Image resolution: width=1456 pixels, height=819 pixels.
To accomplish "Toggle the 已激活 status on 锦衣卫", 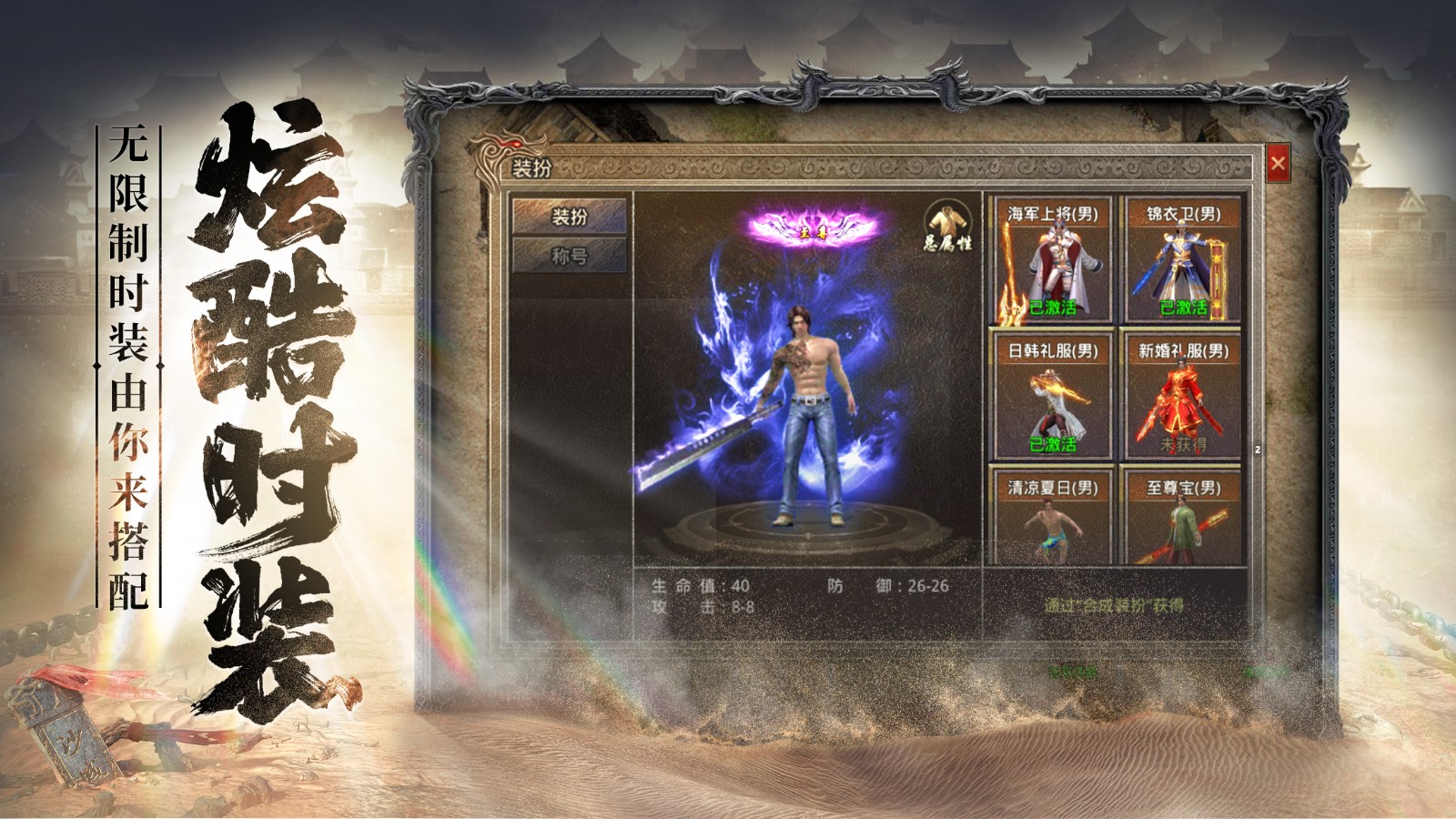I will (1186, 308).
